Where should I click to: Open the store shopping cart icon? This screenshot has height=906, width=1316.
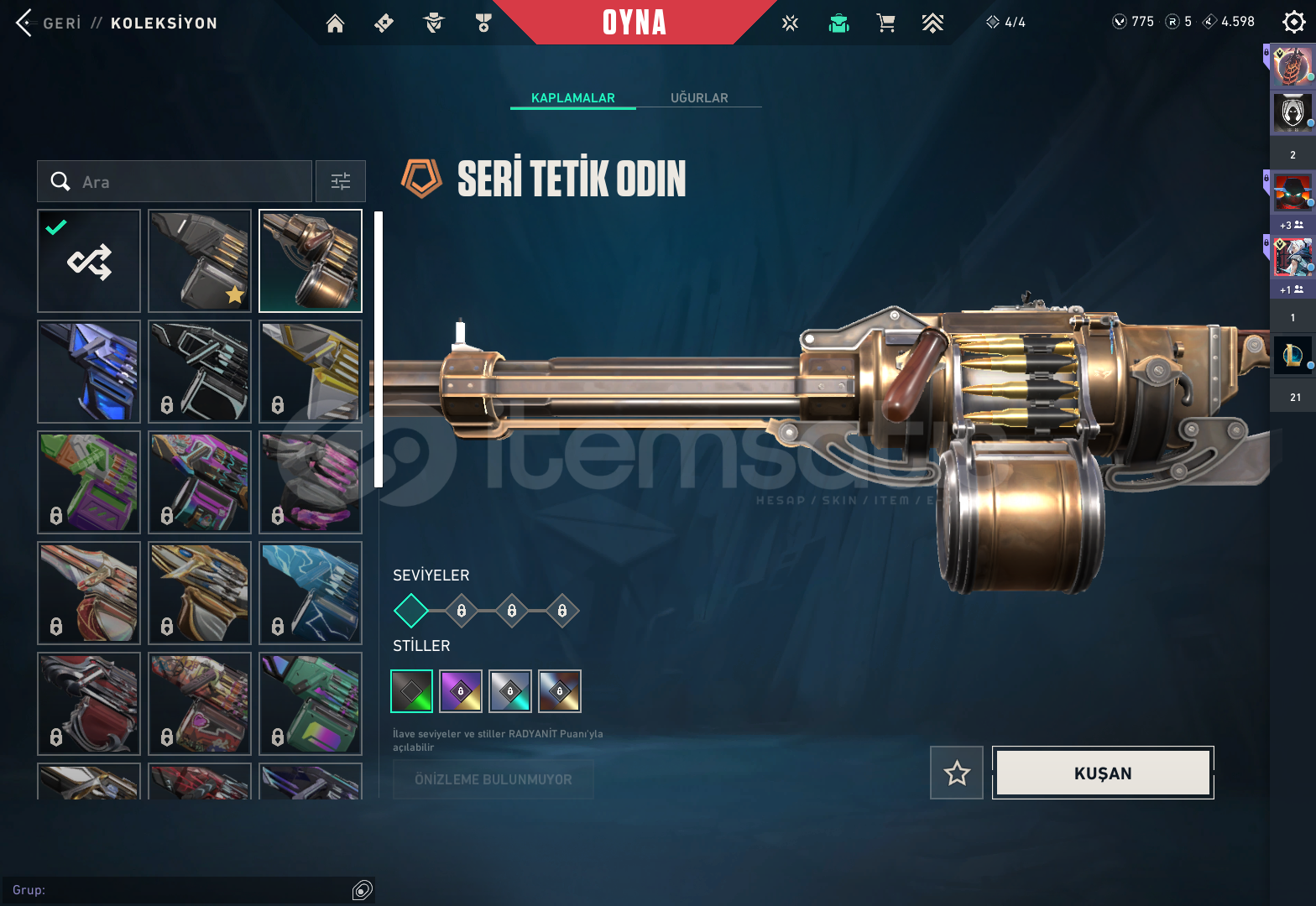point(885,23)
